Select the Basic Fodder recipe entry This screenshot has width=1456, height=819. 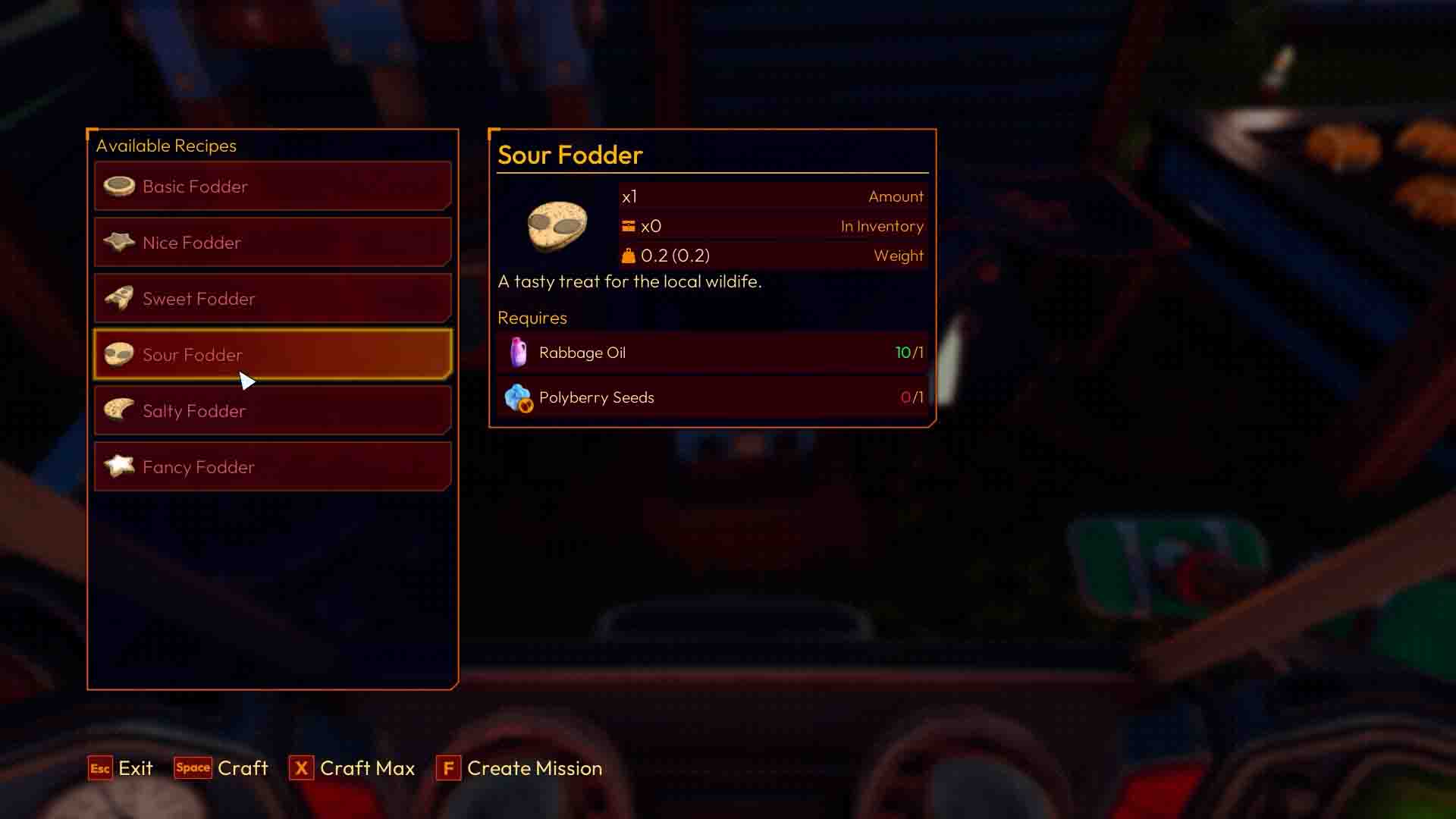(273, 186)
